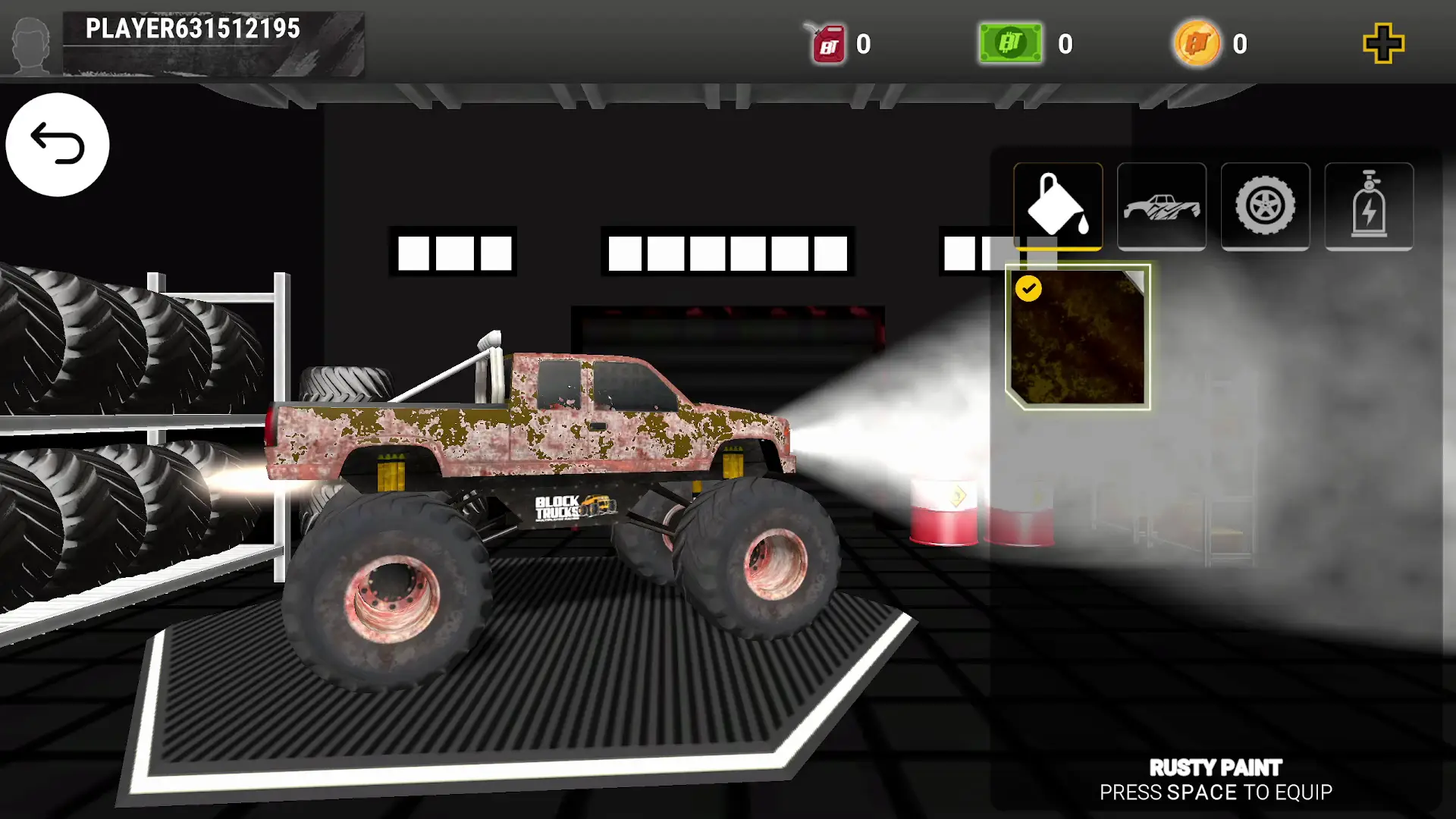The width and height of the screenshot is (1456, 819).
Task: Select the Rusty Paint color swatch
Action: [1077, 337]
